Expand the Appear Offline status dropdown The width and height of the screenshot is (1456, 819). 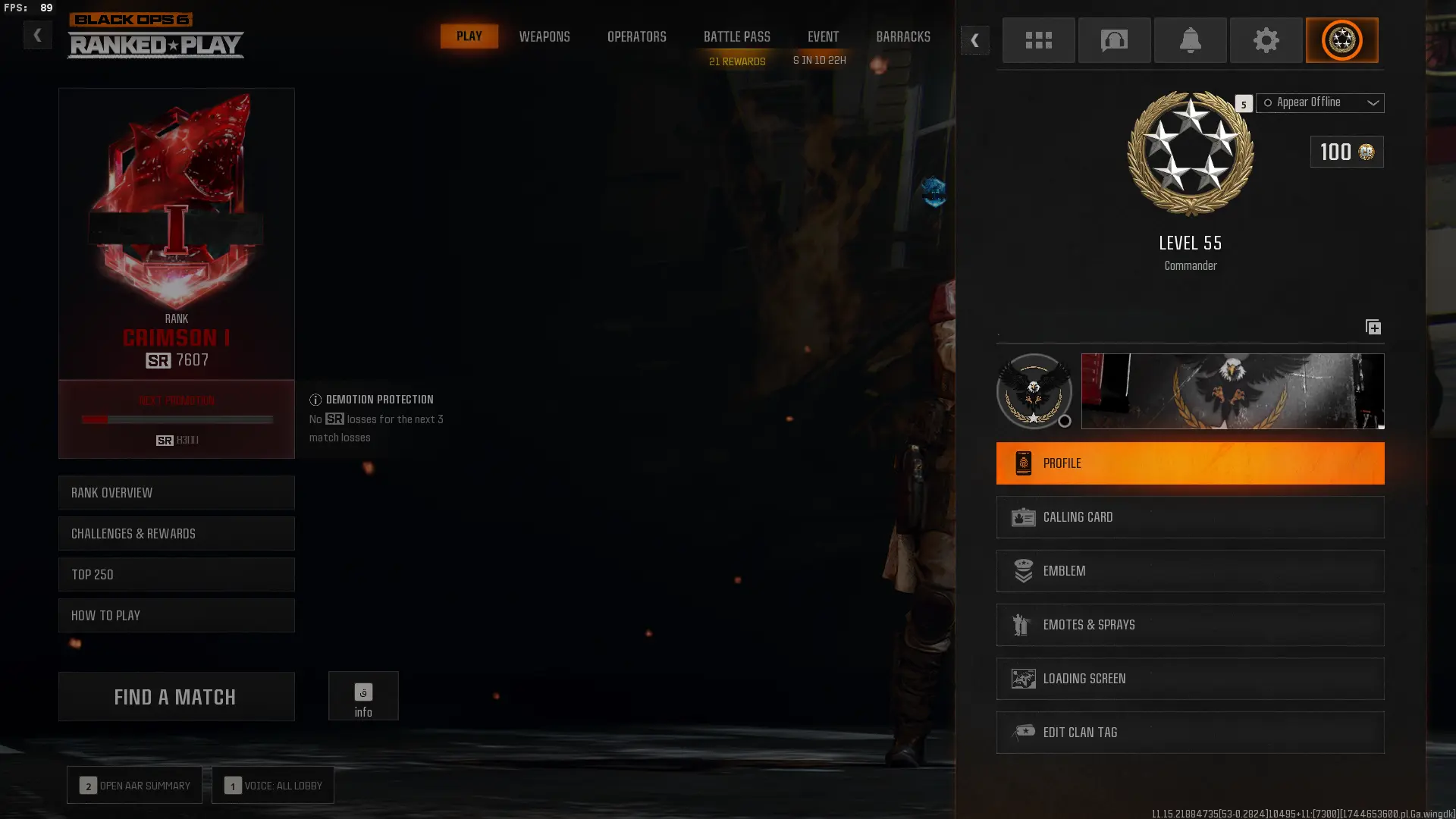[1373, 103]
